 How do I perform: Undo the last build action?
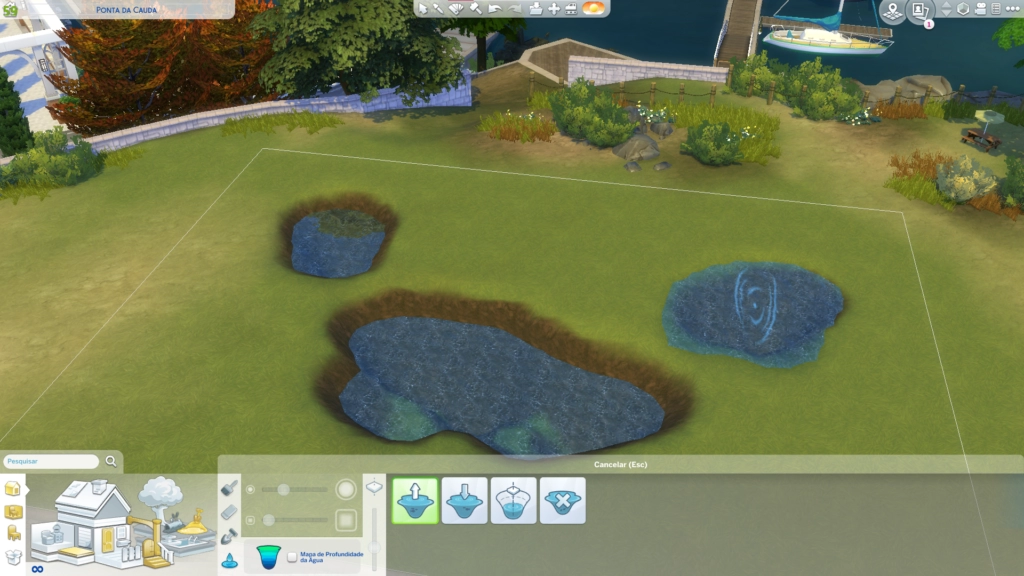tap(493, 8)
